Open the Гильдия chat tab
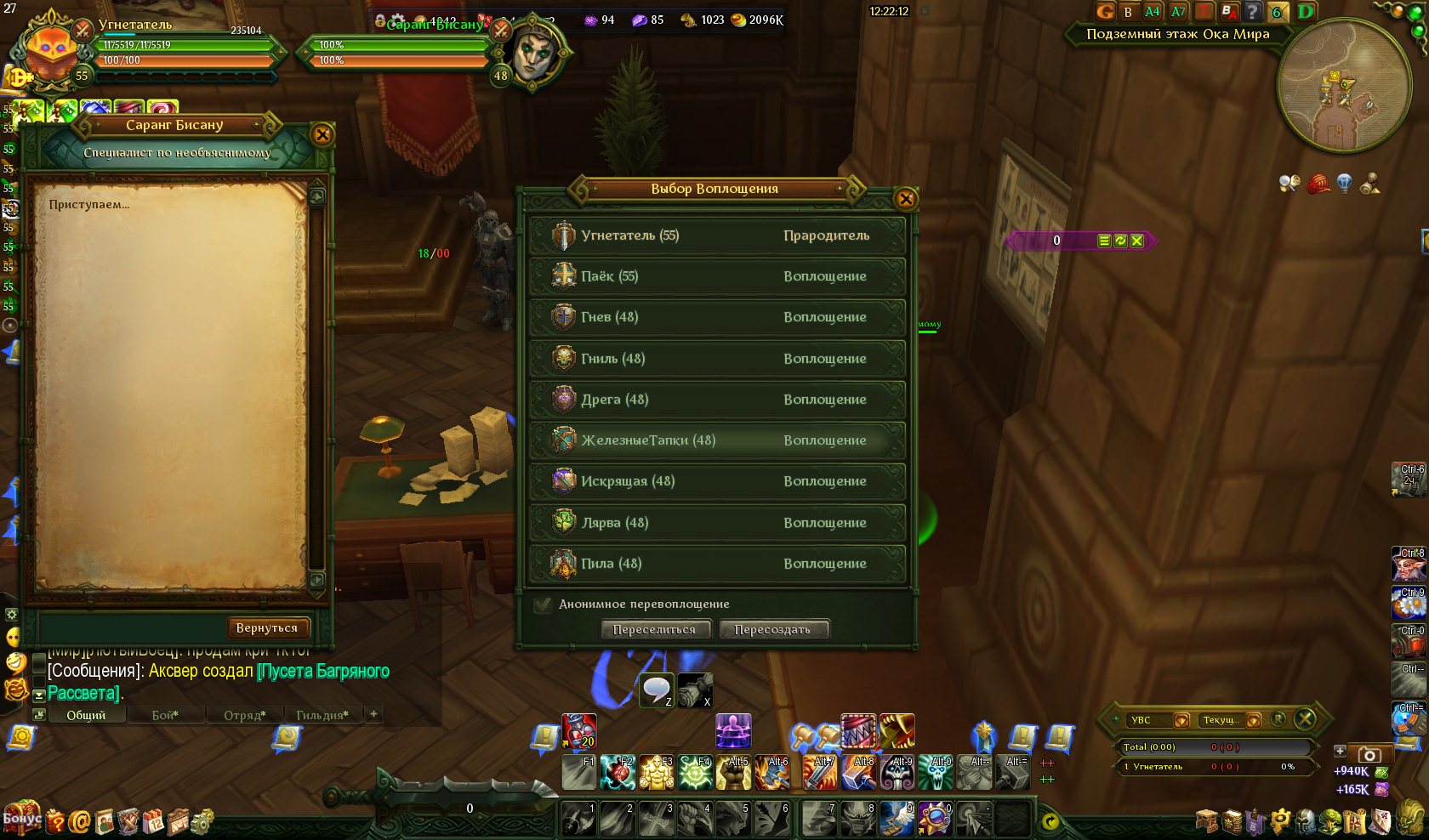 322,715
